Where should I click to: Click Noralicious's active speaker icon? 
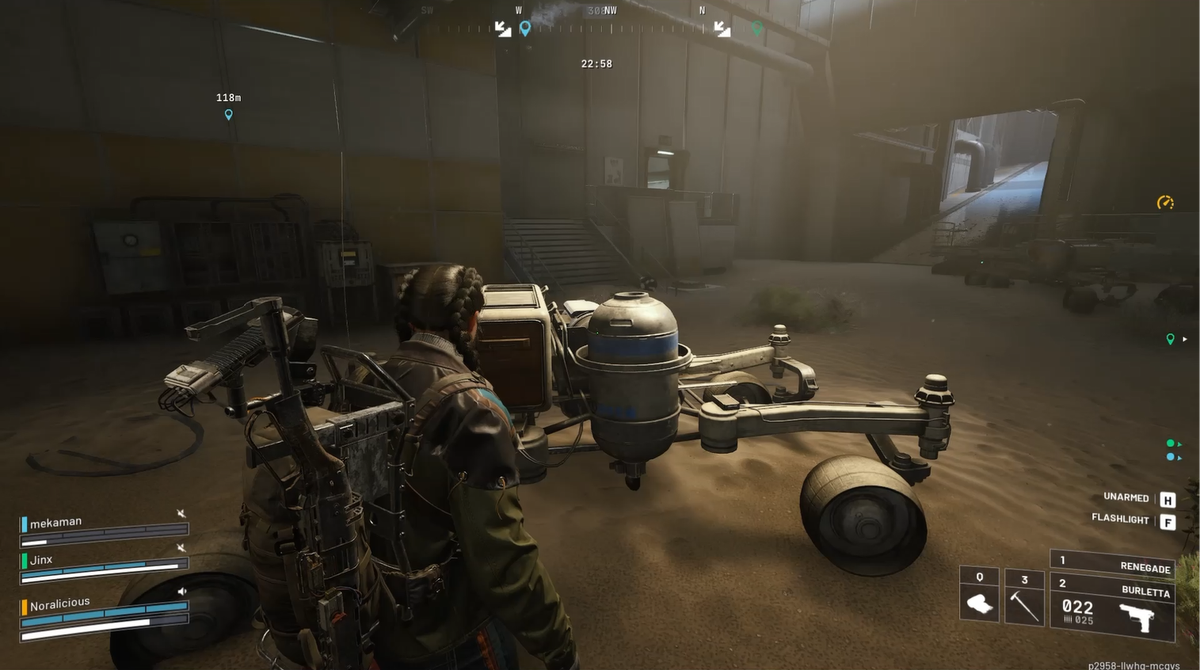pos(181,591)
